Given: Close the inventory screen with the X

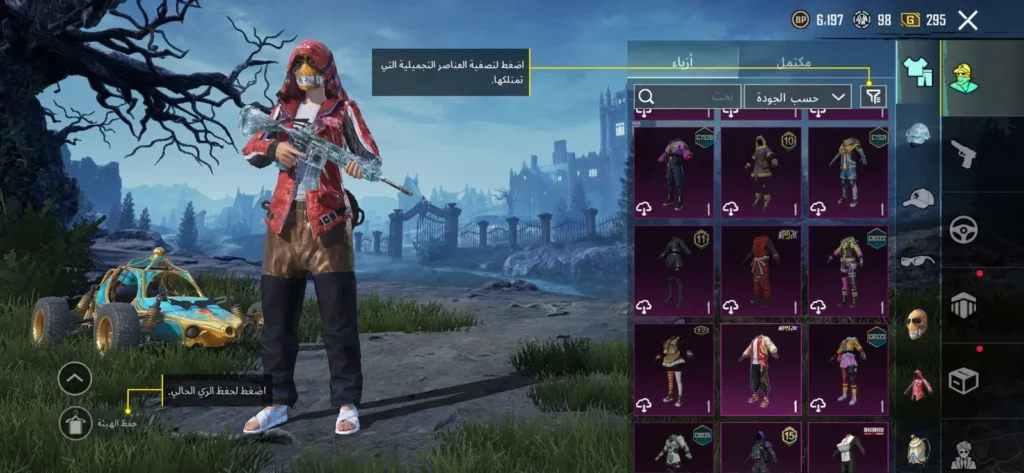Looking at the screenshot, I should click(x=967, y=20).
